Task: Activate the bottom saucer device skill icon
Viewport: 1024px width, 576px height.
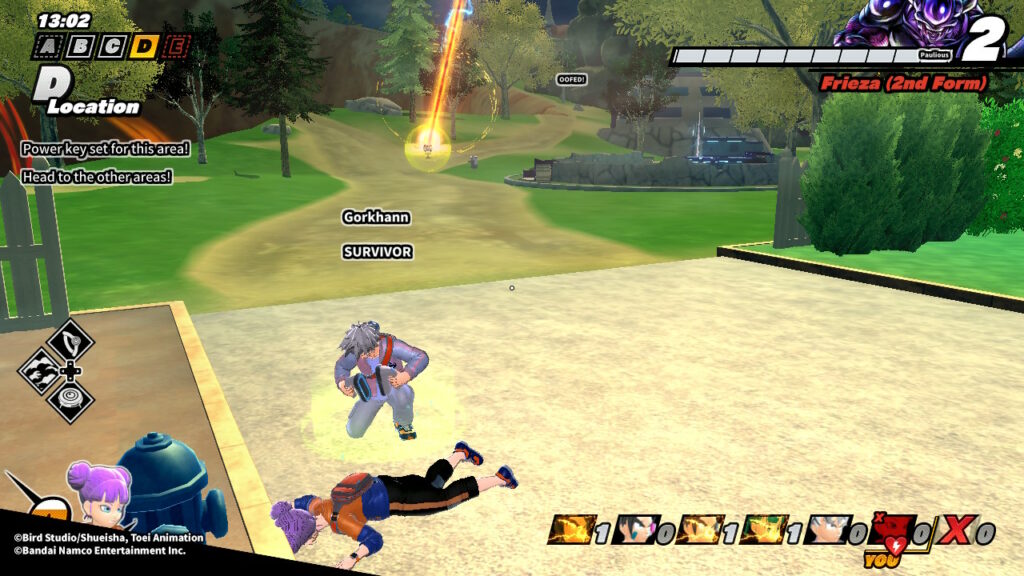Action: 70,401
